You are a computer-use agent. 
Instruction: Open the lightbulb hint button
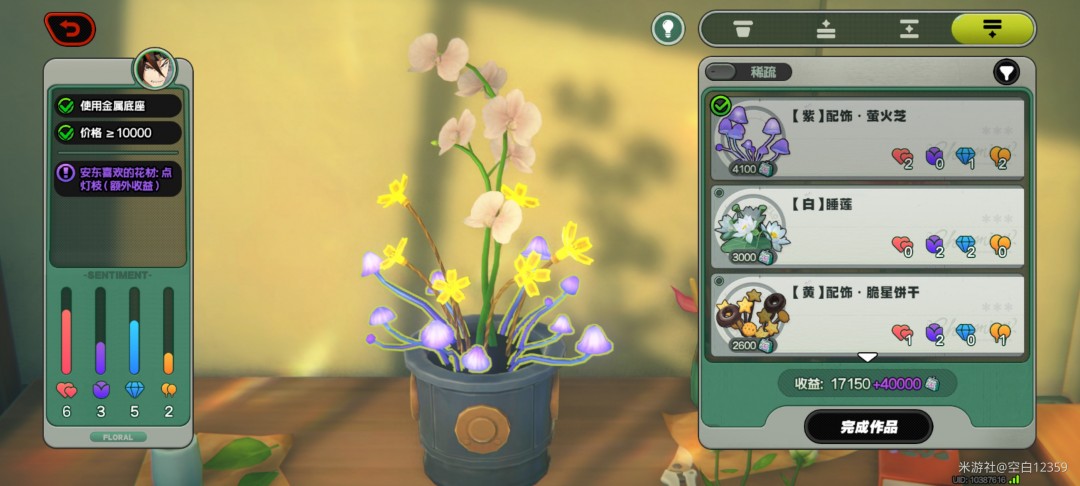(x=668, y=28)
